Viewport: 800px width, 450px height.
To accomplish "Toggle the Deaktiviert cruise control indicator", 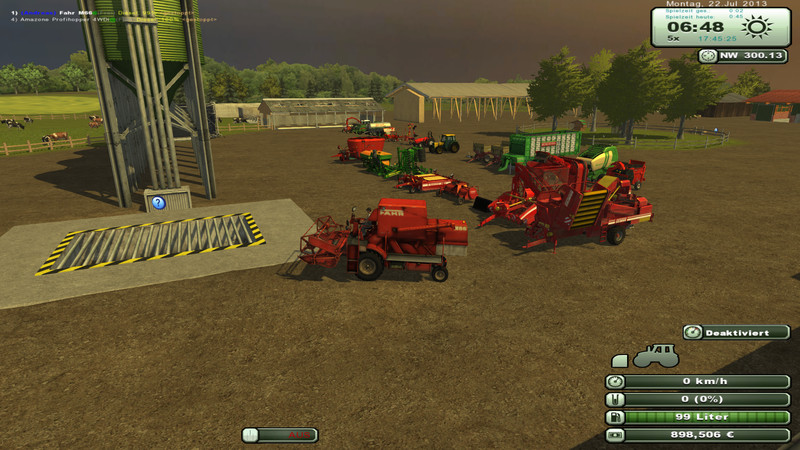I will [736, 332].
